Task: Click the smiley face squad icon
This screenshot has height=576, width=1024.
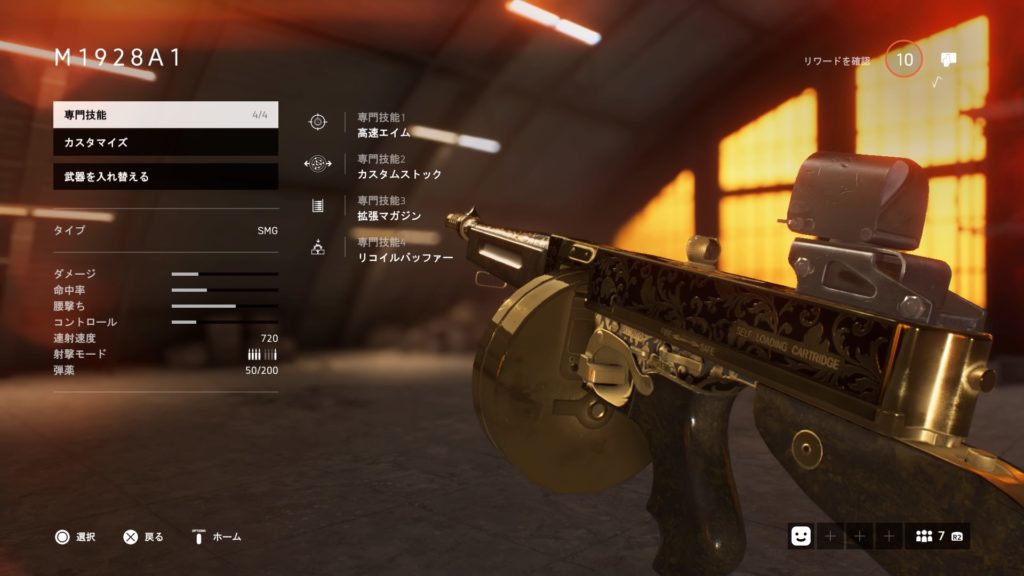Action: pyautogui.click(x=800, y=536)
